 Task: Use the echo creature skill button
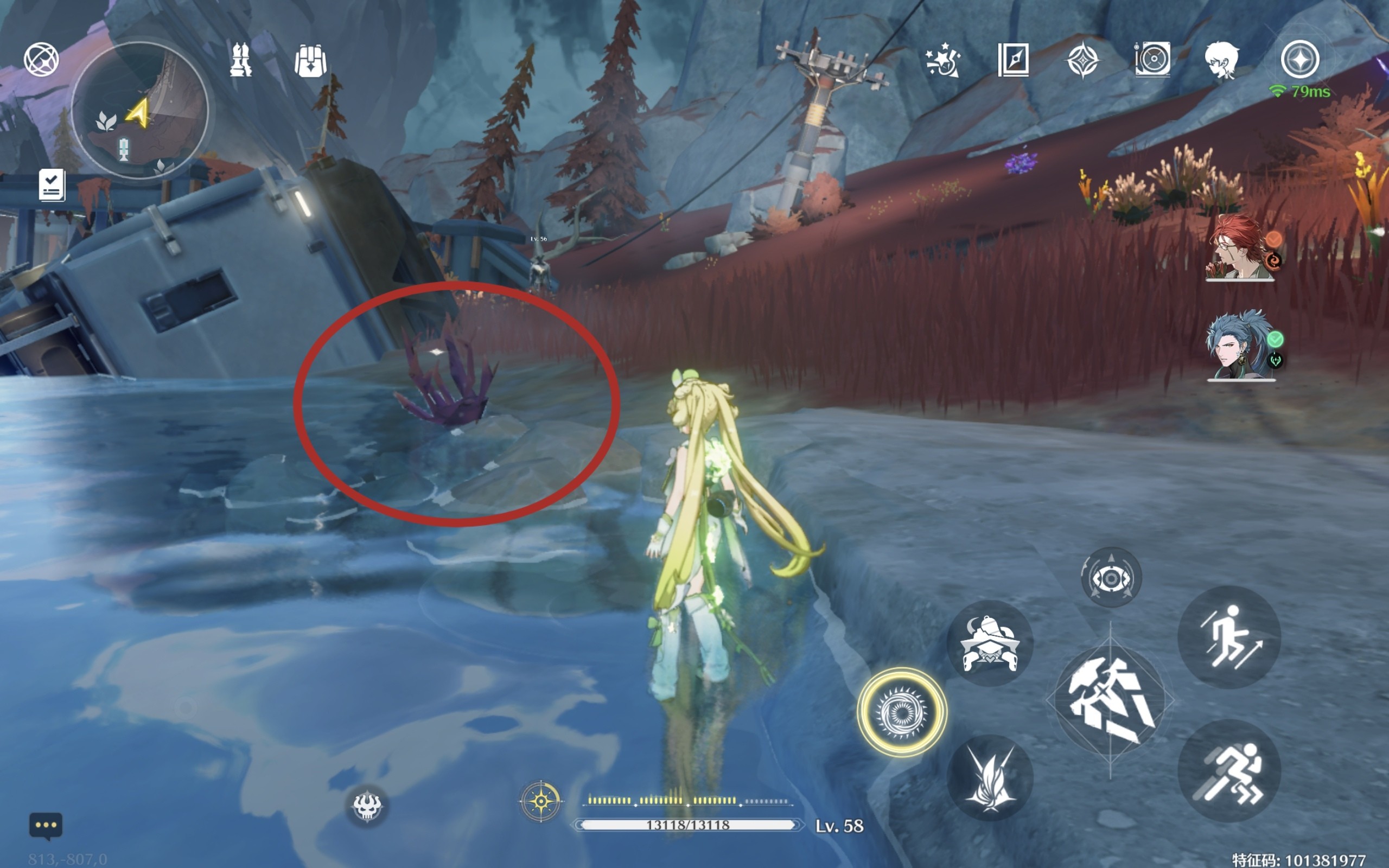(x=990, y=643)
